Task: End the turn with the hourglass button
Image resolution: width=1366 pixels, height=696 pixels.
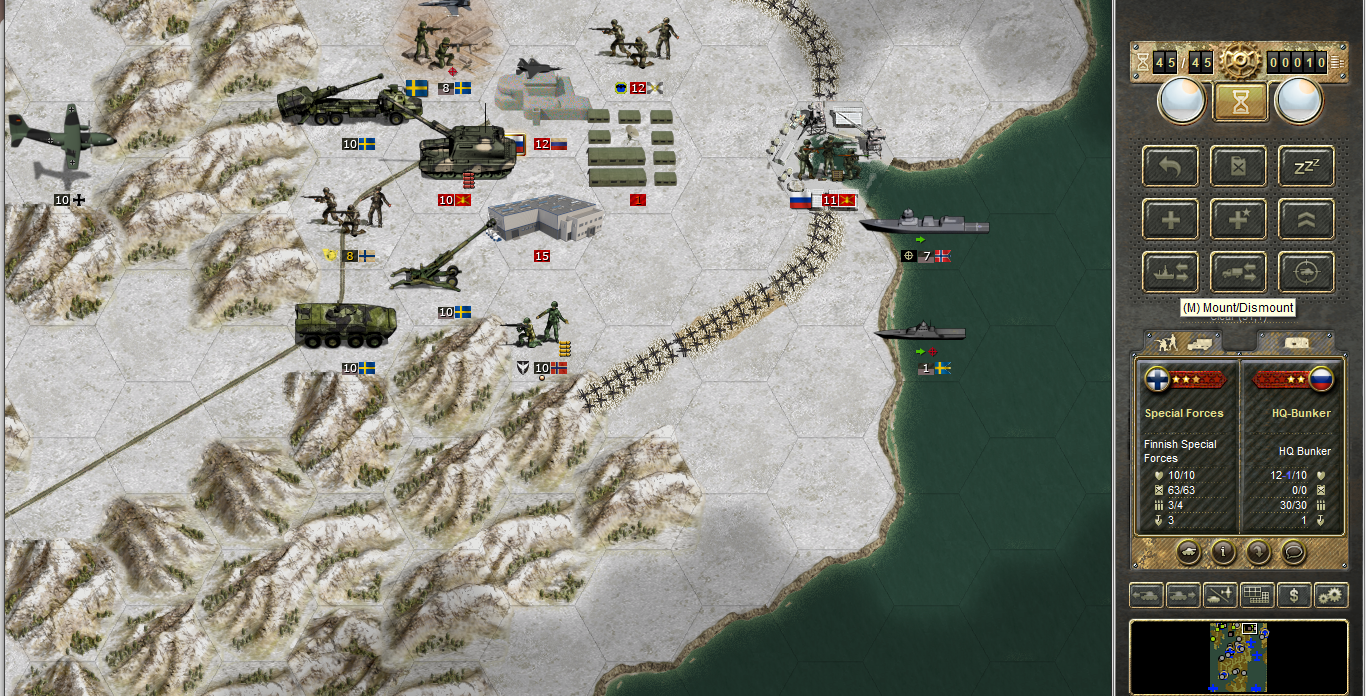Action: pos(1240,101)
